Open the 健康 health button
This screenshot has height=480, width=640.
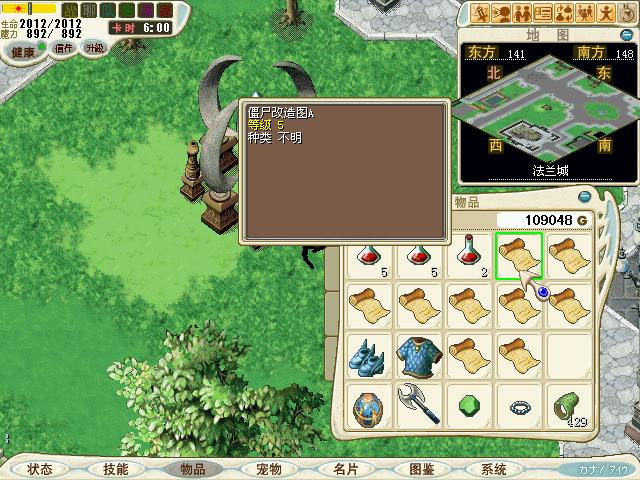[23, 50]
